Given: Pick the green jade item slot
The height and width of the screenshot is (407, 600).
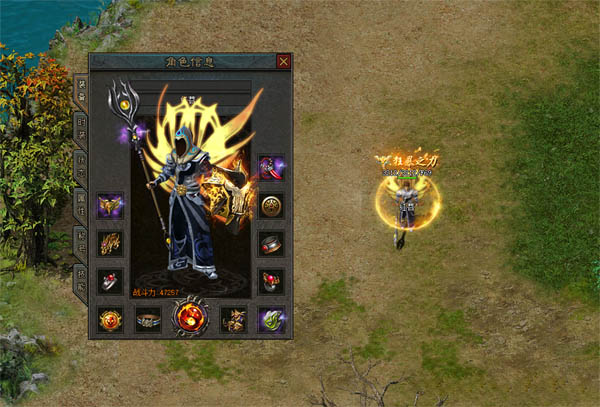Looking at the screenshot, I should 271,319.
